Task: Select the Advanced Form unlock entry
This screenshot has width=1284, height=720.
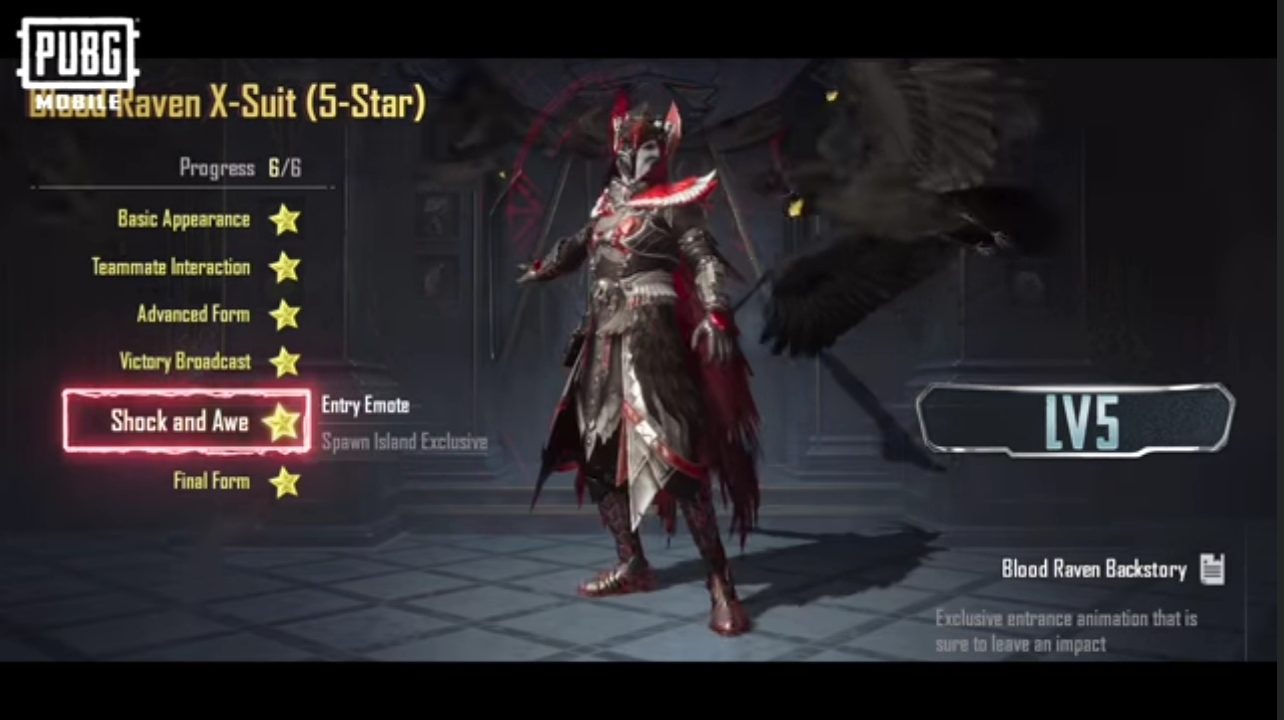Action: coord(193,314)
